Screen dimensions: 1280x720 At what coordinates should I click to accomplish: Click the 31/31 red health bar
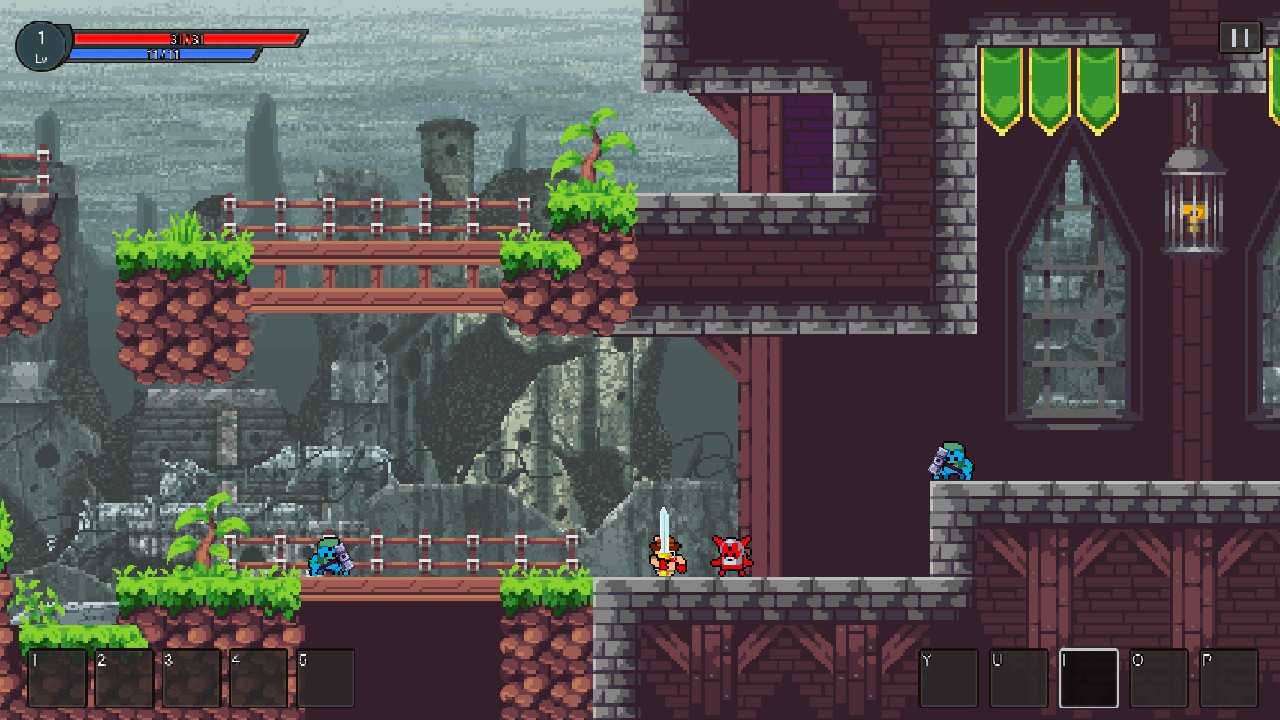[x=185, y=40]
